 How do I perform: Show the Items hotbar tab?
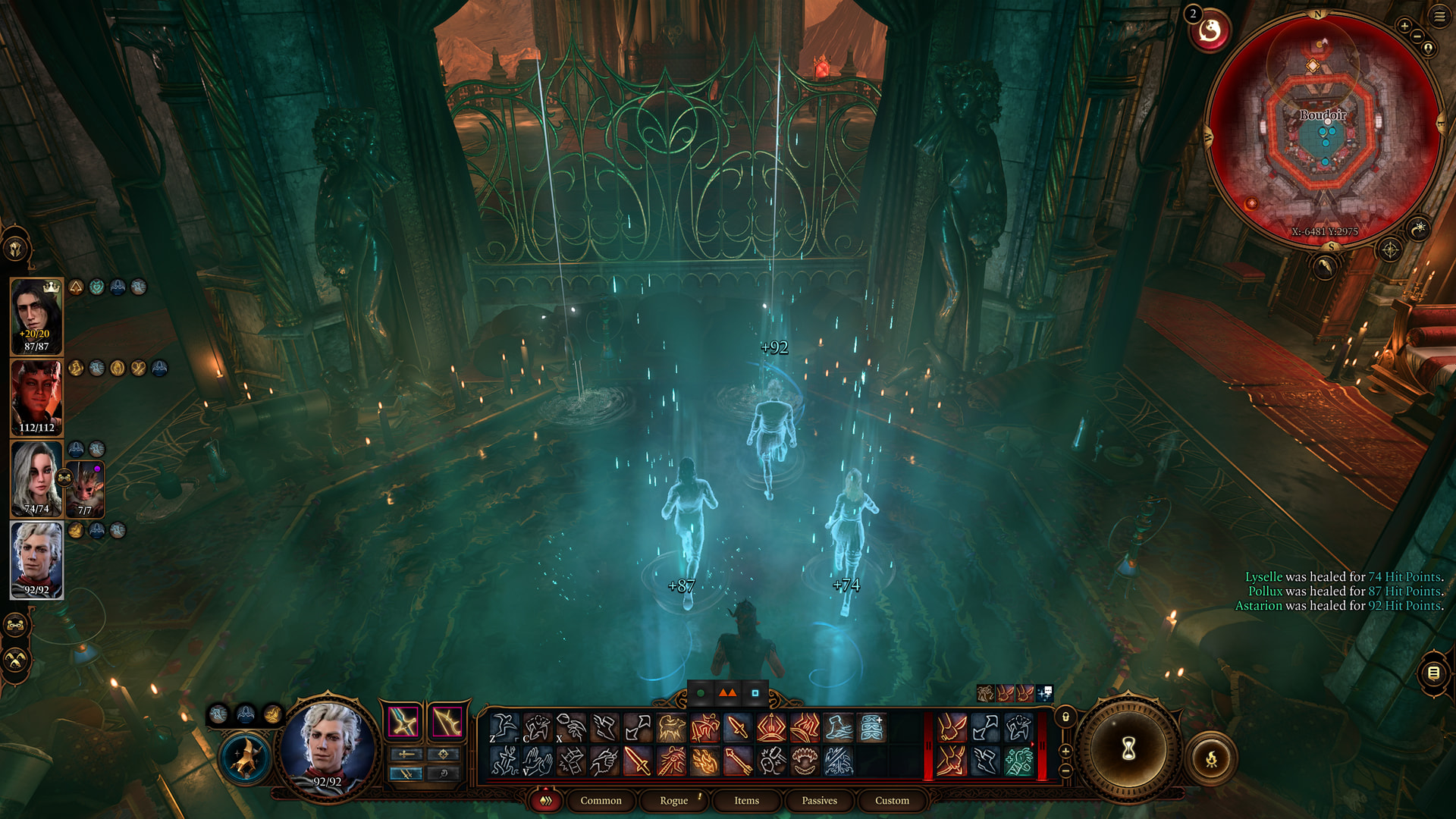click(x=746, y=801)
